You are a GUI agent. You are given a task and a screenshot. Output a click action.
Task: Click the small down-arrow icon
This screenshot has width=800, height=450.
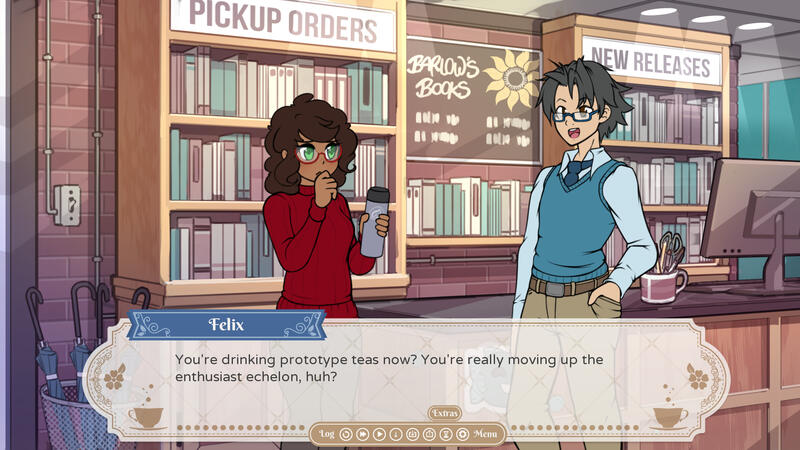pos(396,434)
